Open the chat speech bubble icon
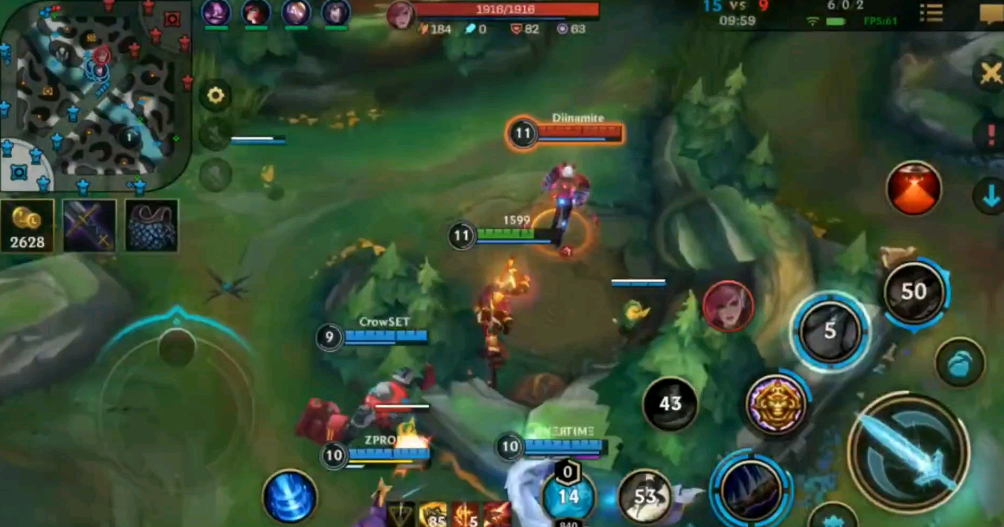The width and height of the screenshot is (1004, 527). click(990, 13)
